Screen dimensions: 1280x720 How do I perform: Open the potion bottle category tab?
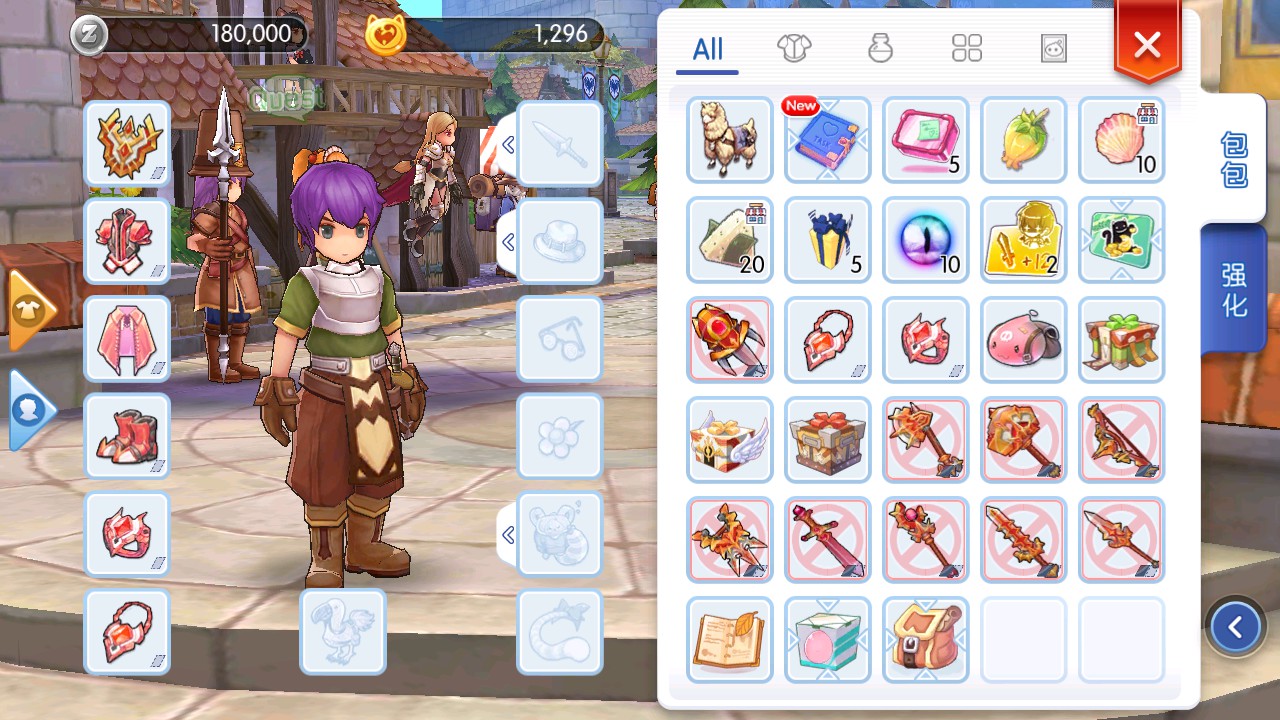880,48
